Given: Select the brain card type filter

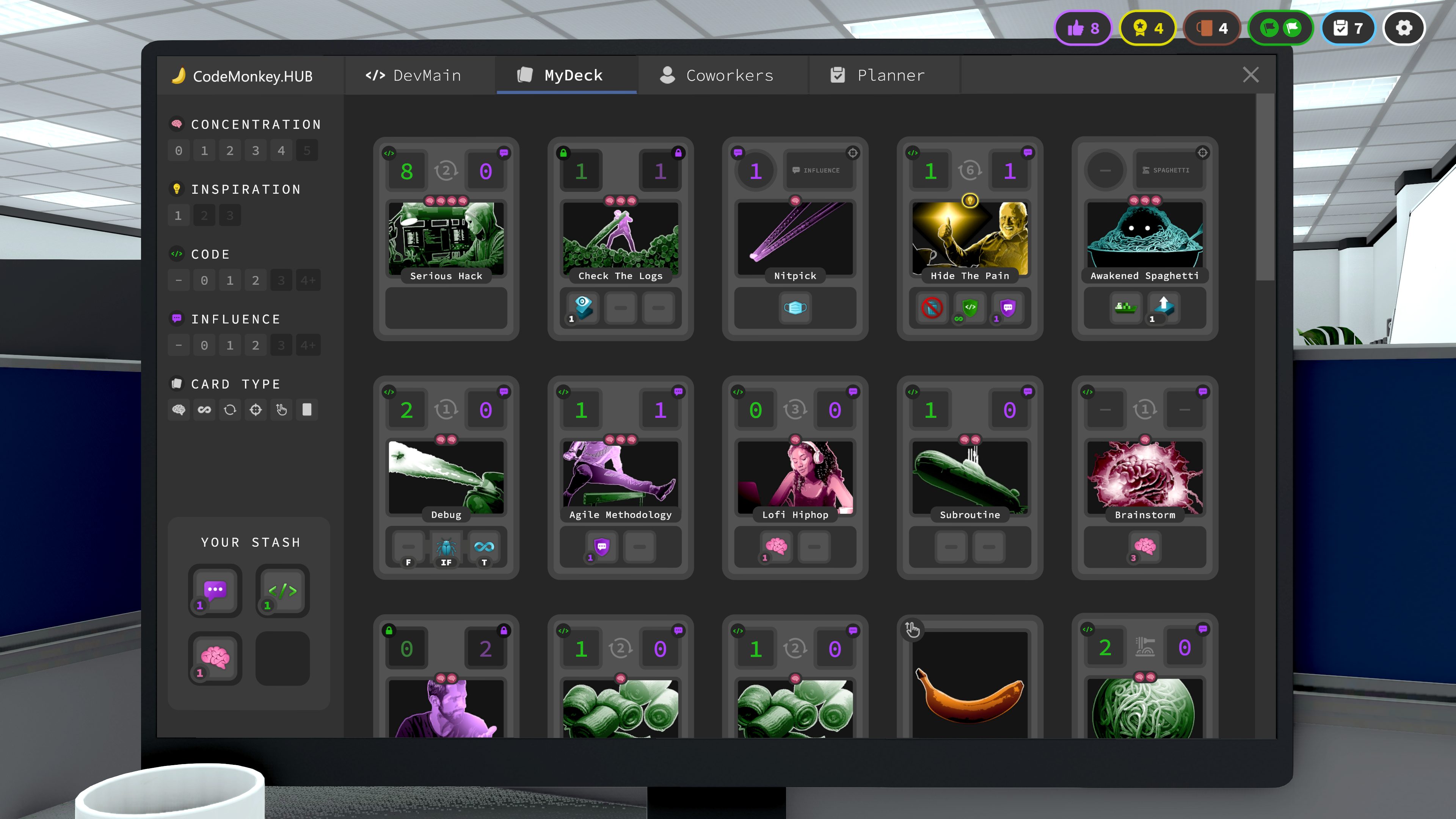Looking at the screenshot, I should (x=179, y=410).
